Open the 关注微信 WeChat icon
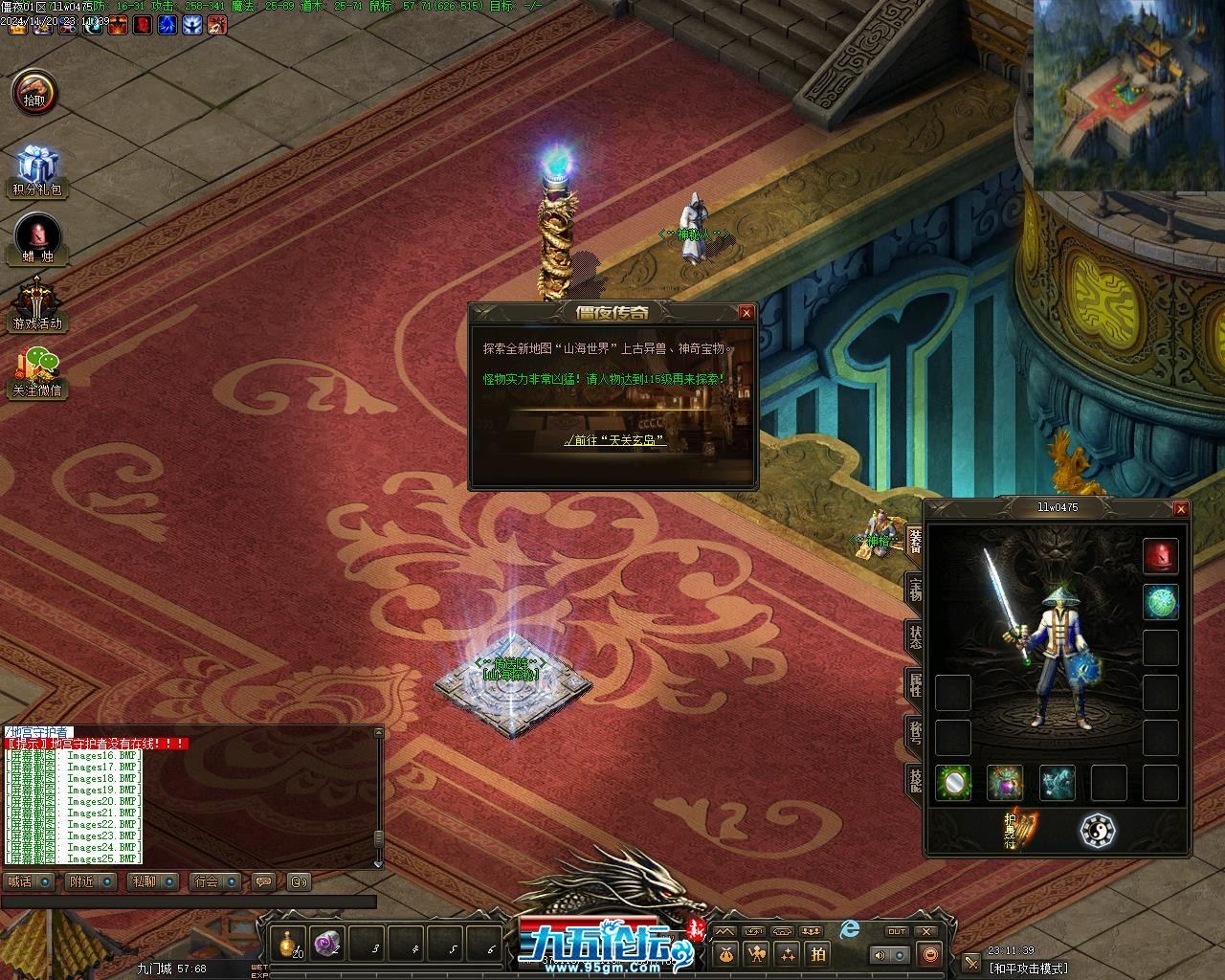This screenshot has height=980, width=1225. click(36, 370)
